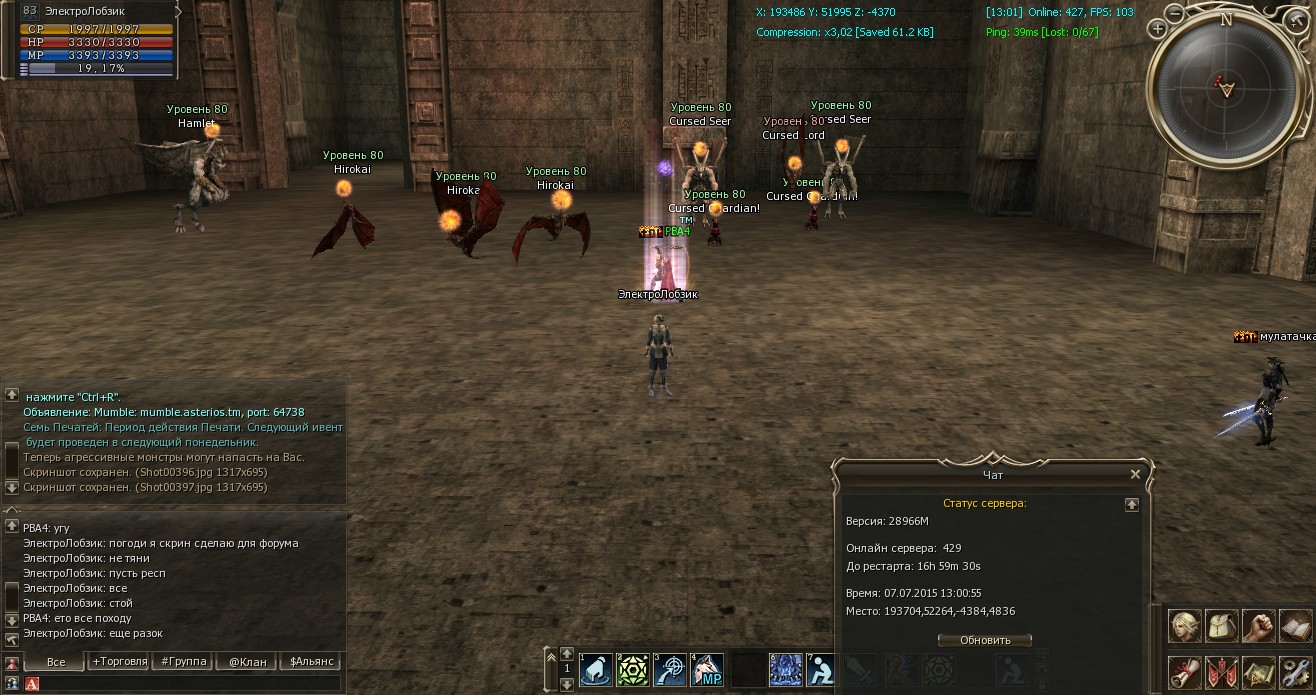Close the Чат status window

point(1135,475)
